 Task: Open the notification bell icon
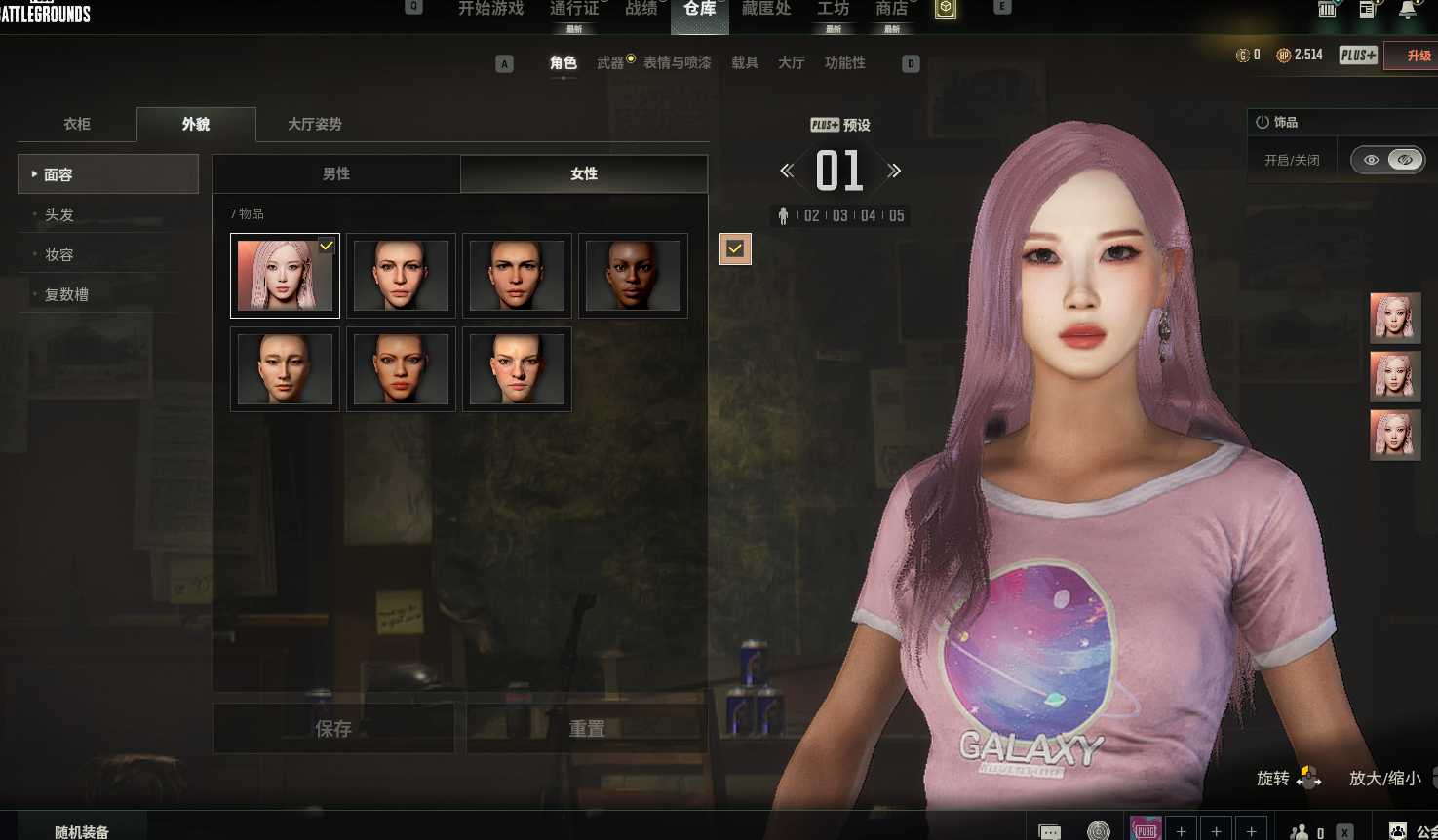1408,10
